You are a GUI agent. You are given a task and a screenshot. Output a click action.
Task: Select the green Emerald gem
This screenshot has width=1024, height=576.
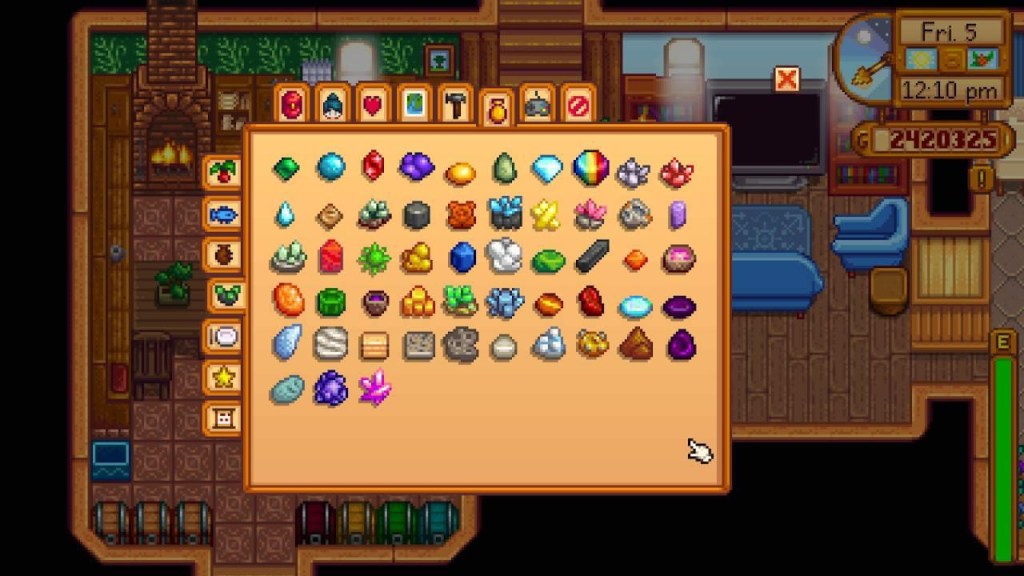click(286, 168)
